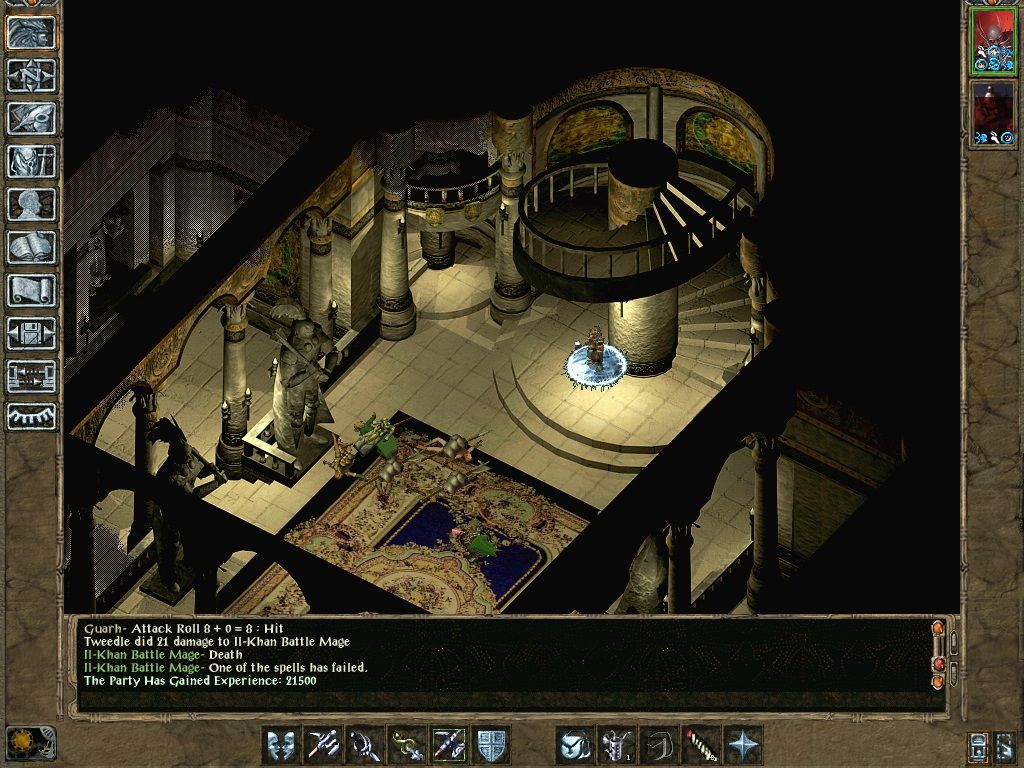This screenshot has height=768, width=1024.
Task: Open the priest scroll button
Action: pyautogui.click(x=32, y=290)
